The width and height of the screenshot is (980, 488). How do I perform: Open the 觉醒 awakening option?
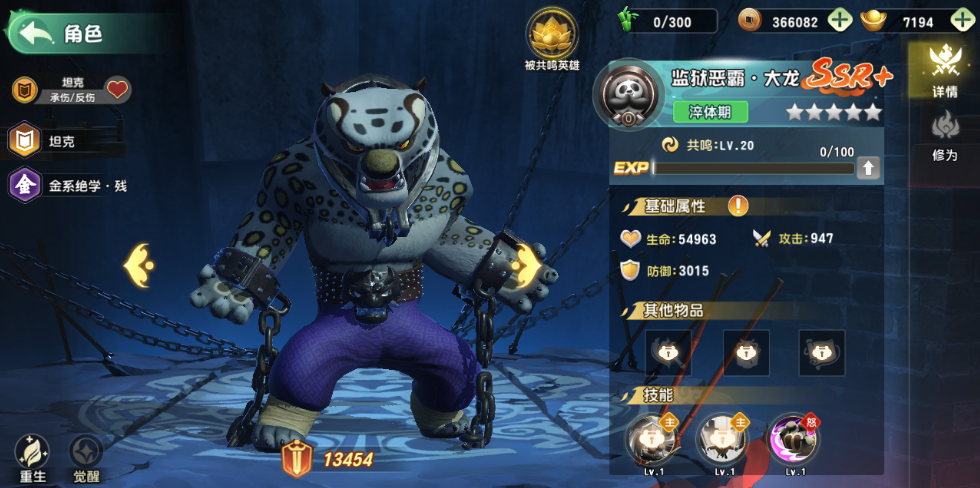[x=86, y=459]
